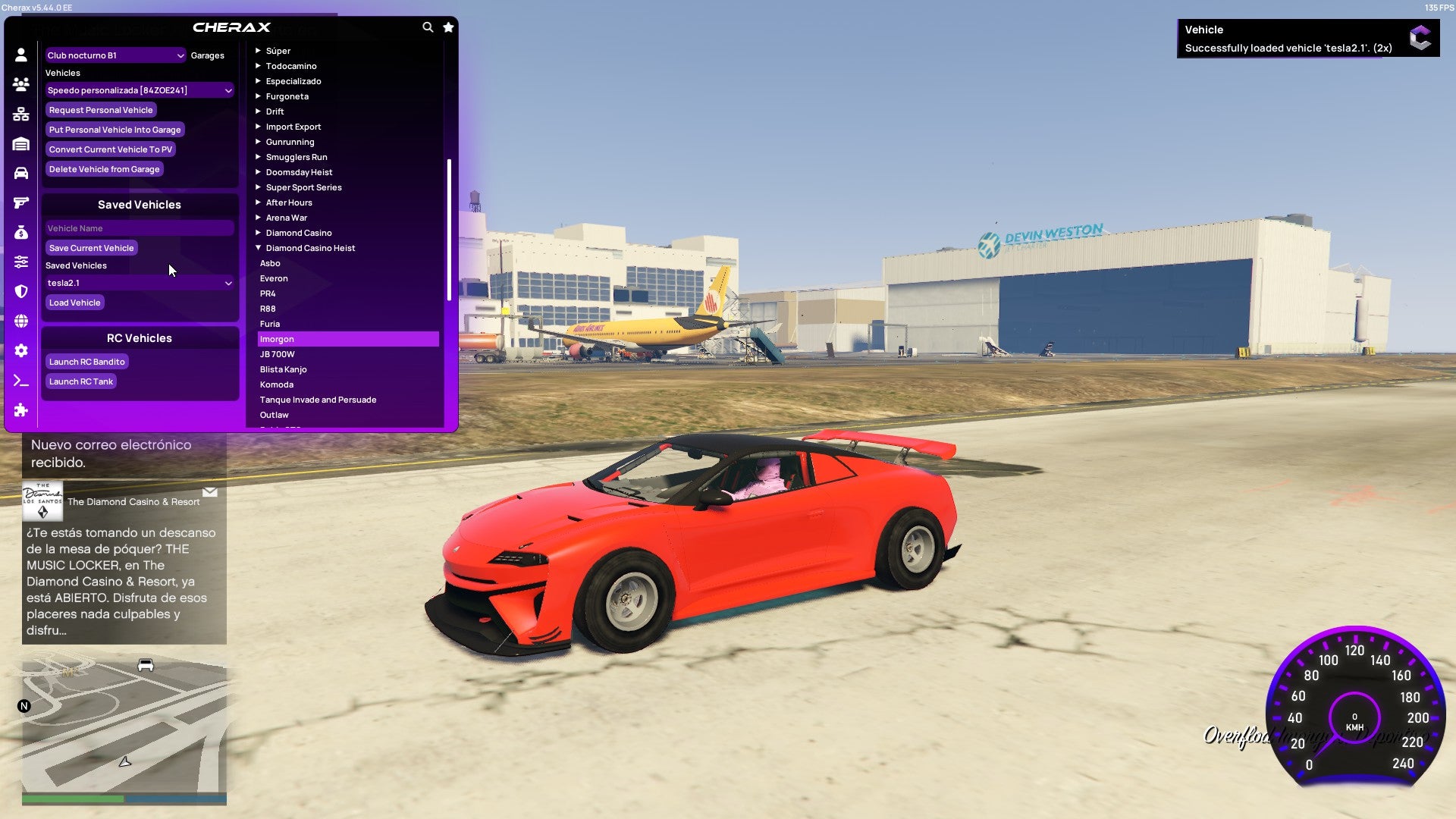Select the money bag sidebar icon
Viewport: 1456px width, 819px height.
(20, 232)
